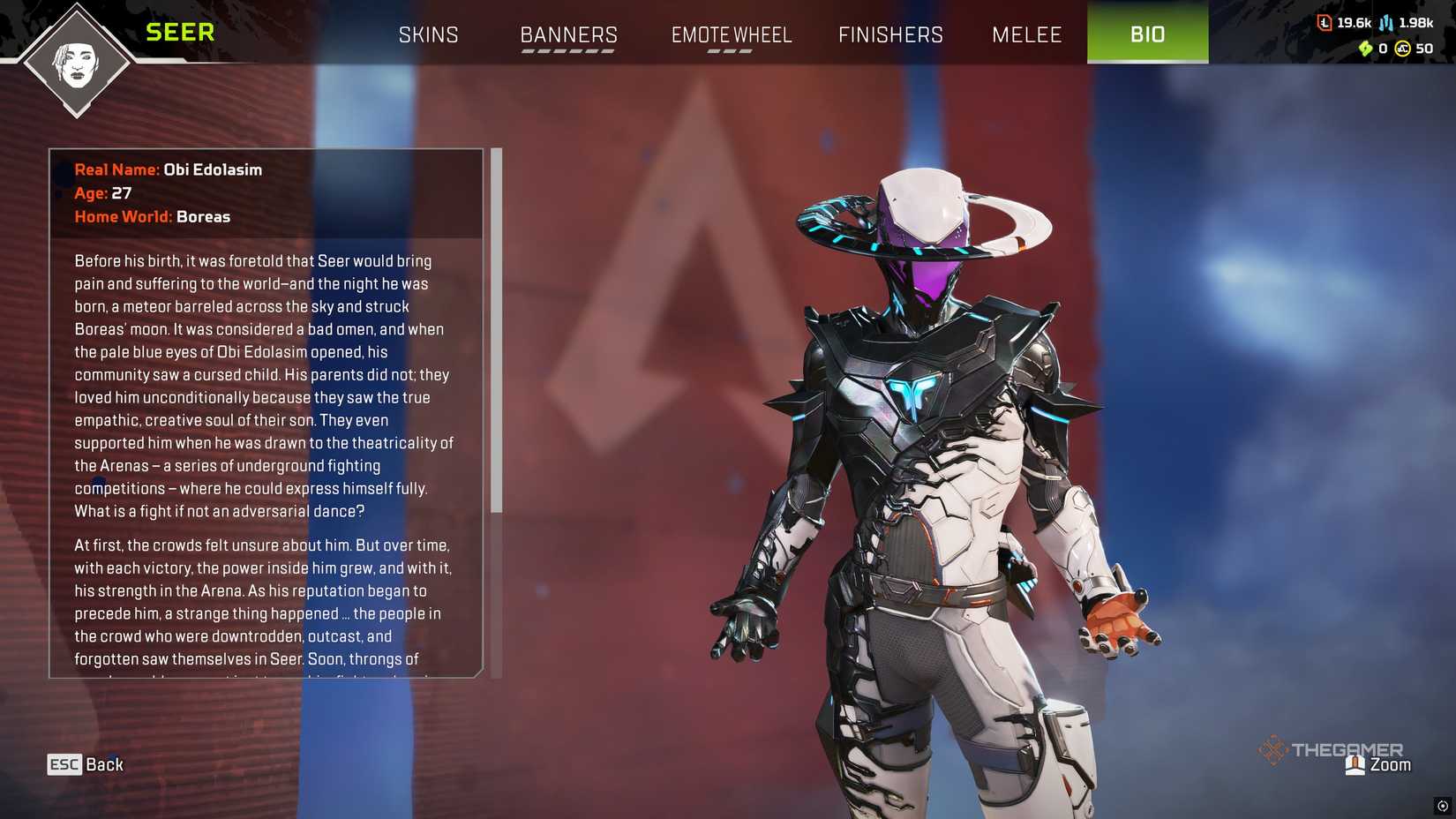
Task: Click the green Heirloom Shards icon
Action: point(1366,49)
